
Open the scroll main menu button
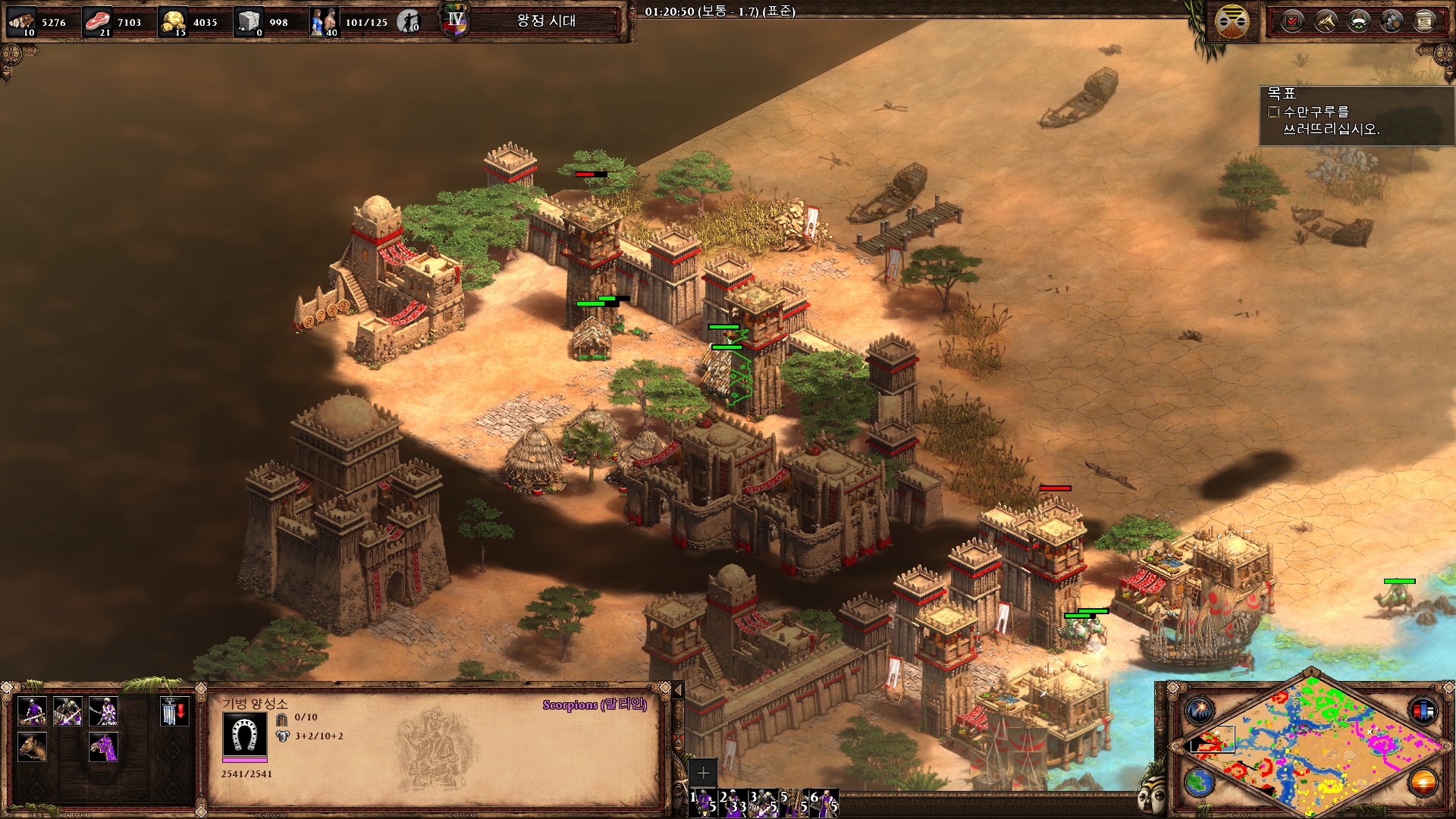coord(1424,21)
